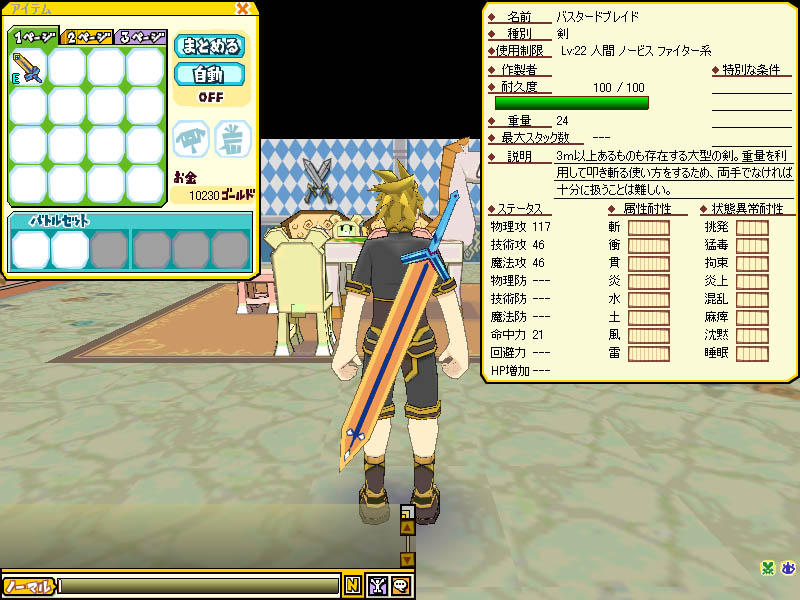Select the 1ページ inventory tab
The width and height of the screenshot is (800, 600).
(33, 37)
